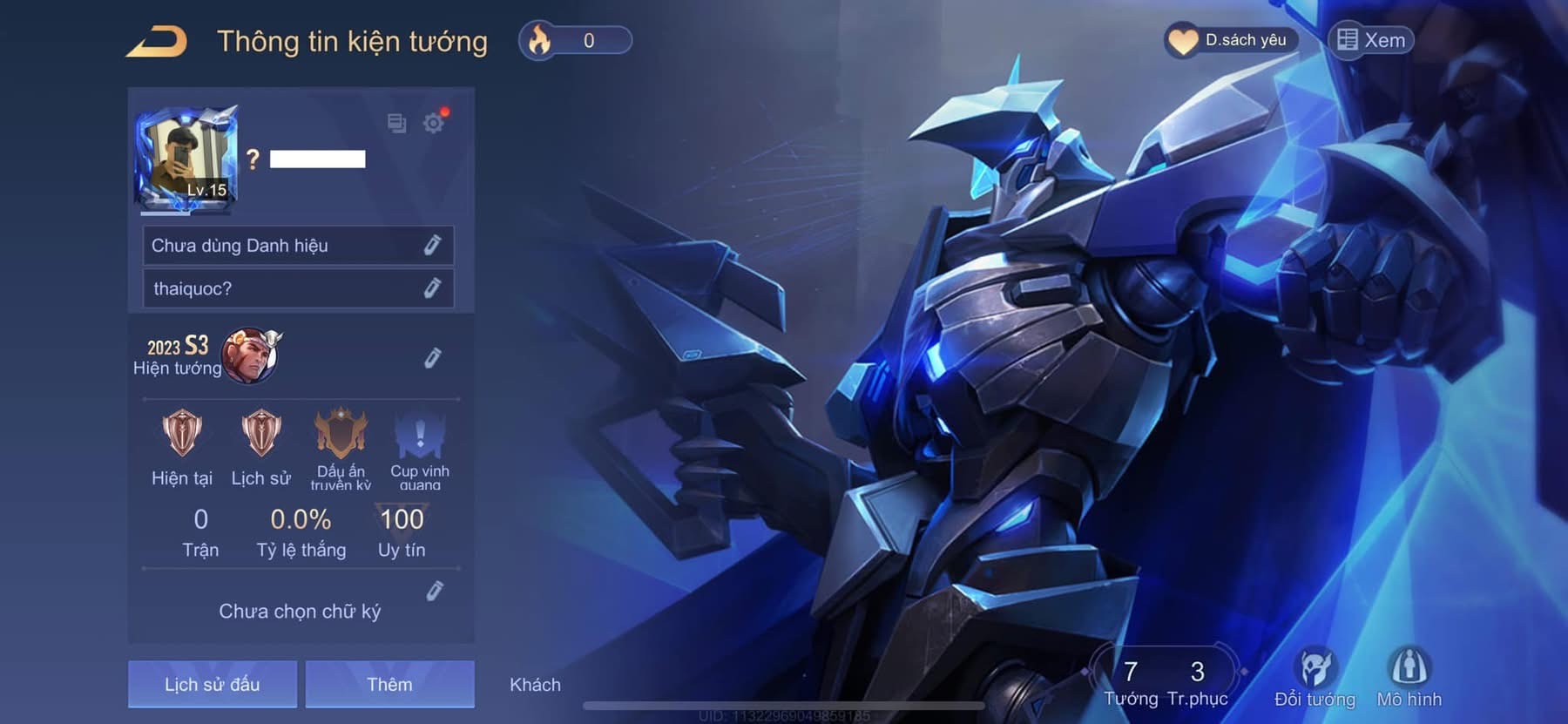
Task: Open Lịch sử đấu match history
Action: pos(213,684)
